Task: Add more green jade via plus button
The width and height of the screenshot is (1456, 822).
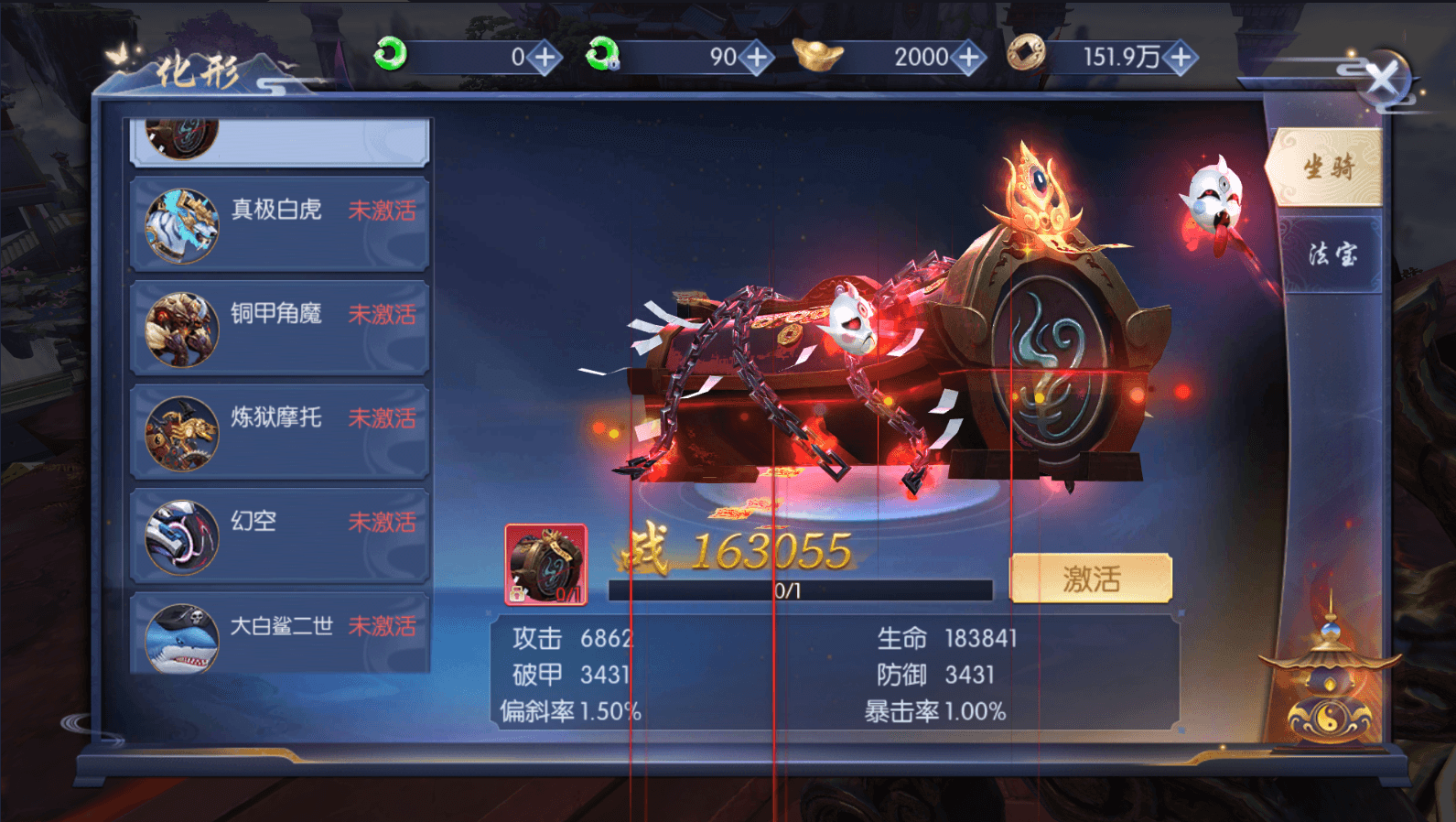Action: [x=544, y=57]
